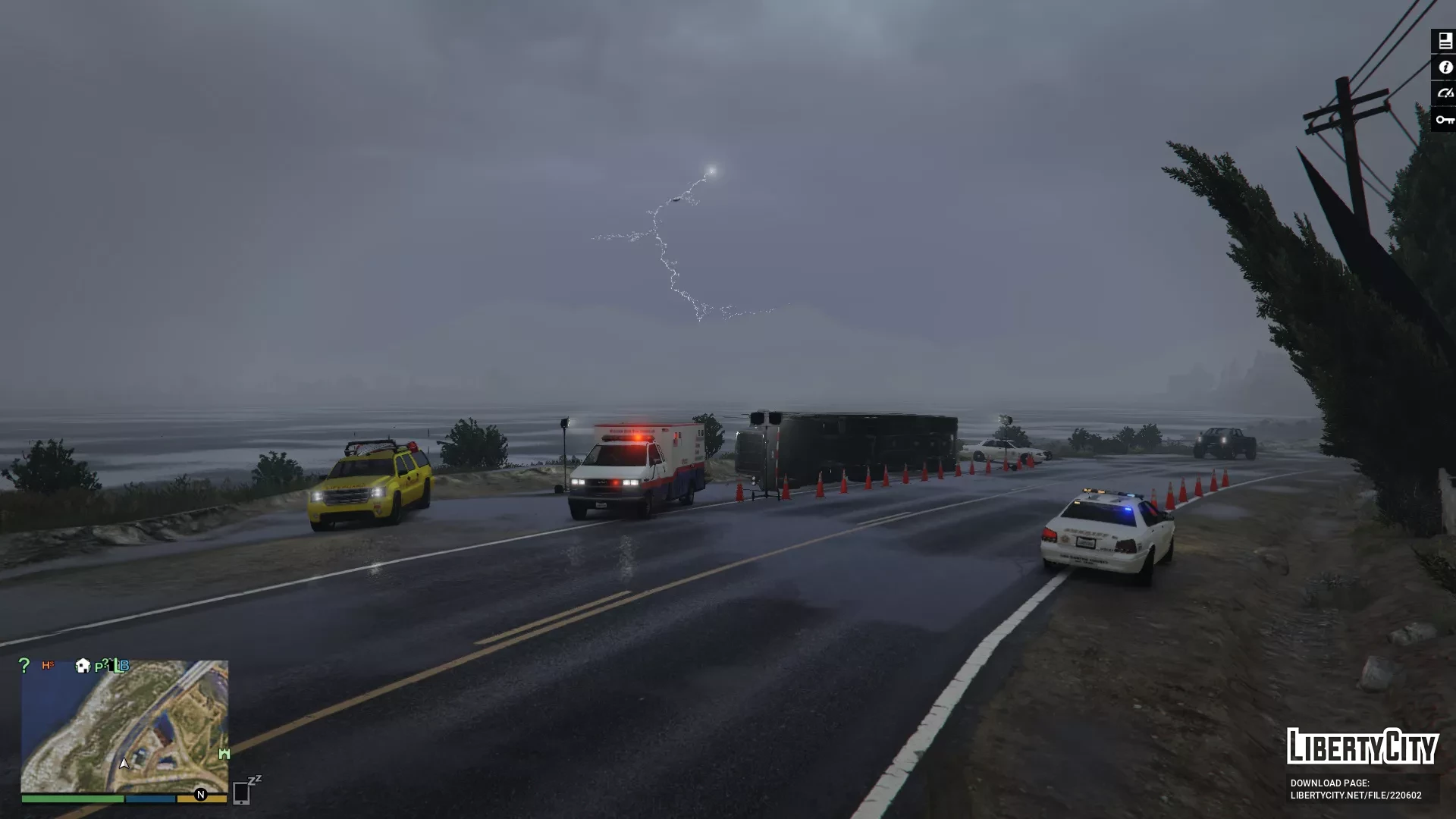Image resolution: width=1456 pixels, height=819 pixels.
Task: Click the orange H blip on the minimap
Action: [48, 665]
